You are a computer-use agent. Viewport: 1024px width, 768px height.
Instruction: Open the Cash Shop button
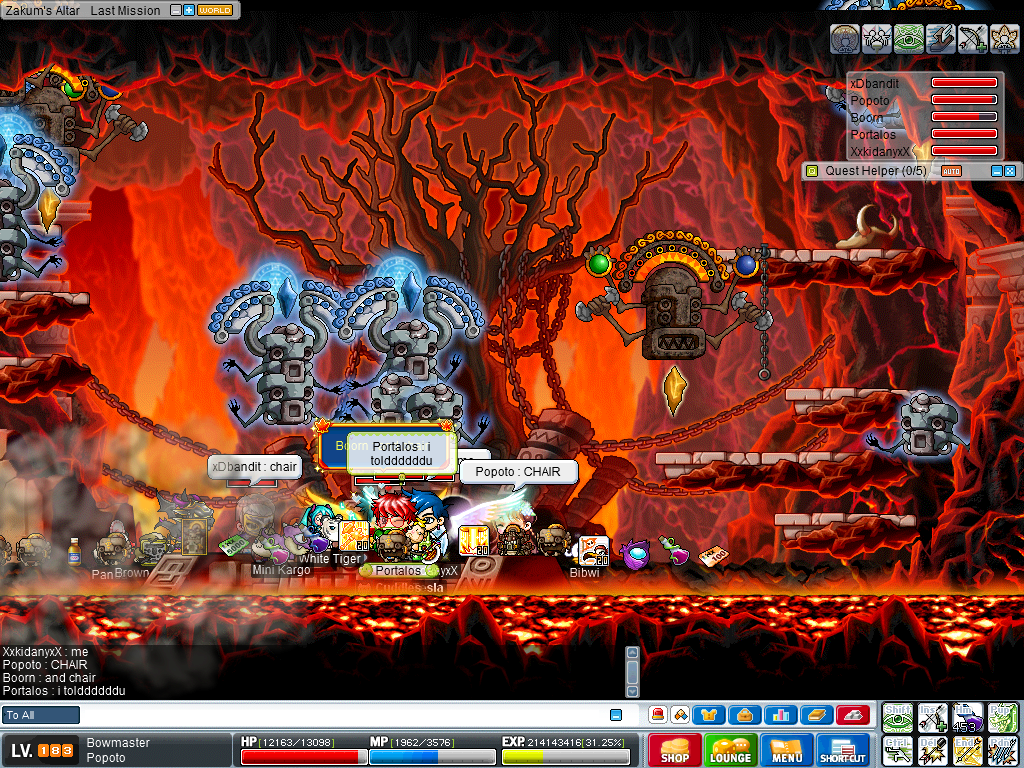coord(674,750)
